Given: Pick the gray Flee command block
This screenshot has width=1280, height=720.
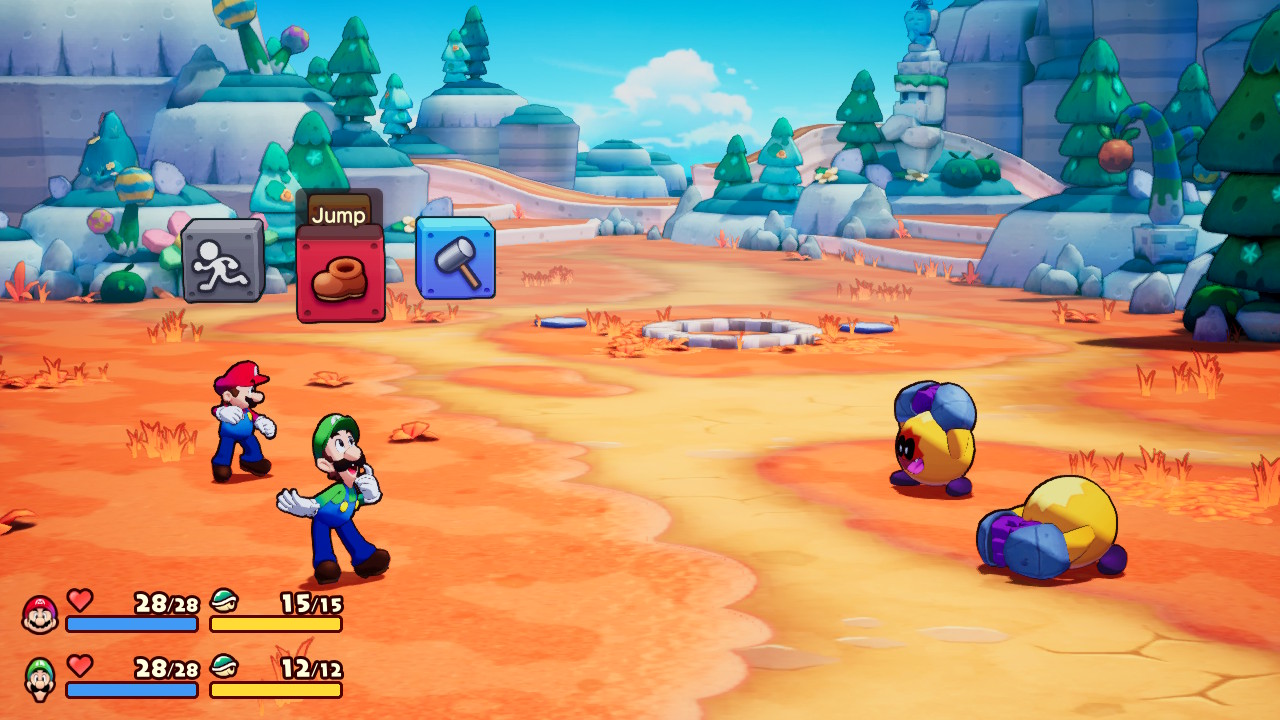Looking at the screenshot, I should coord(222,261).
